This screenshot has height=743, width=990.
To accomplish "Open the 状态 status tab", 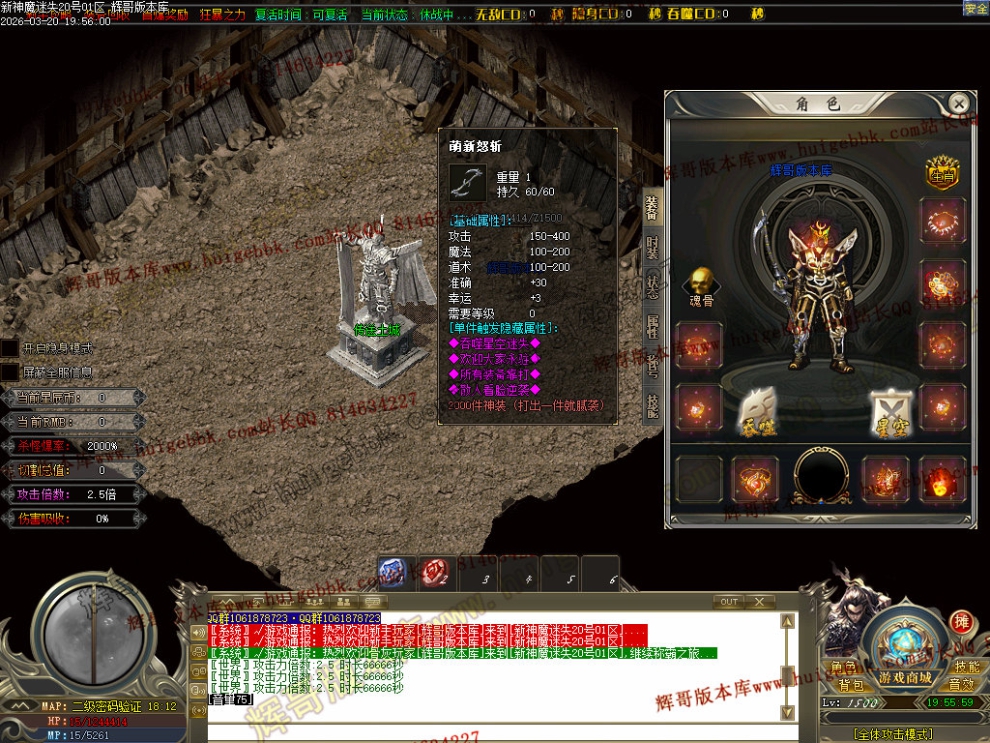I will (x=652, y=285).
